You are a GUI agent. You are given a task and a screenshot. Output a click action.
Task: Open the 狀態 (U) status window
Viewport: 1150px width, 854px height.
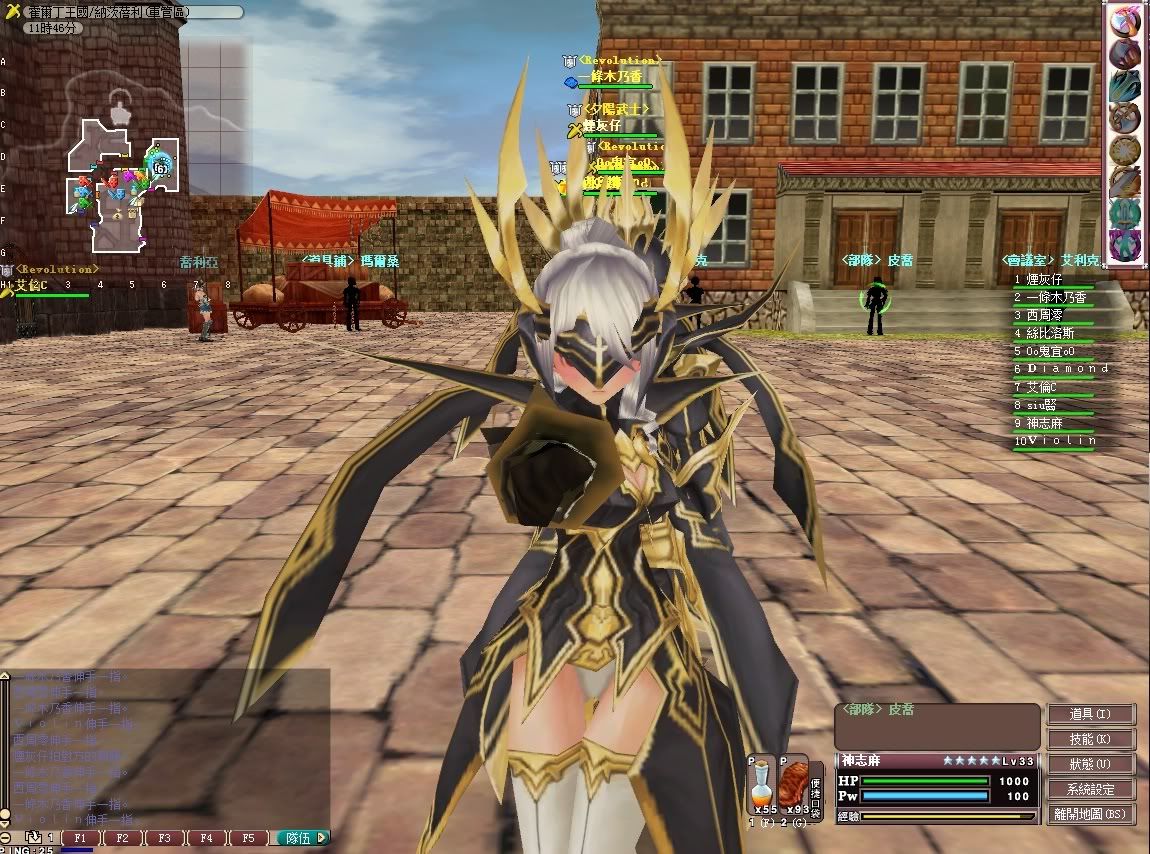pyautogui.click(x=1091, y=764)
